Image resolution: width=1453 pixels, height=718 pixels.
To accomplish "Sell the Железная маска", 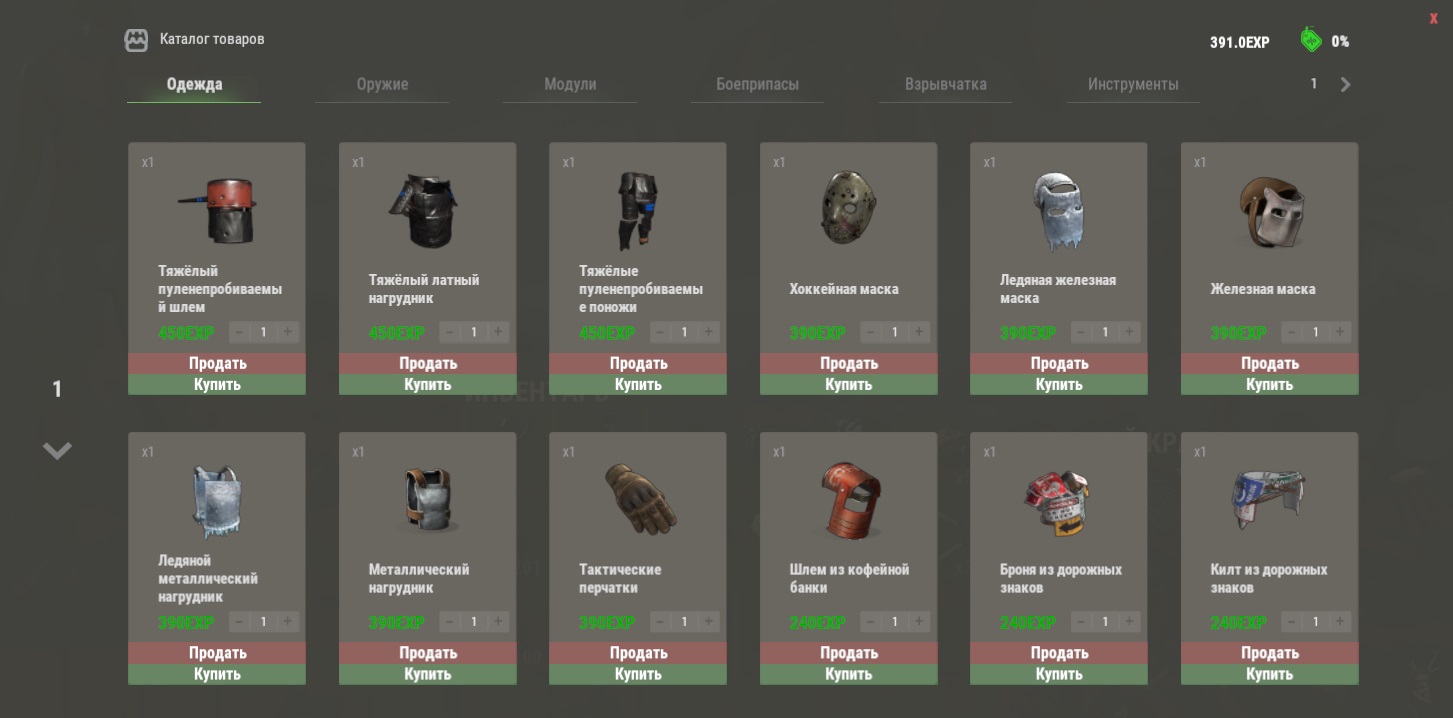I will (1269, 363).
